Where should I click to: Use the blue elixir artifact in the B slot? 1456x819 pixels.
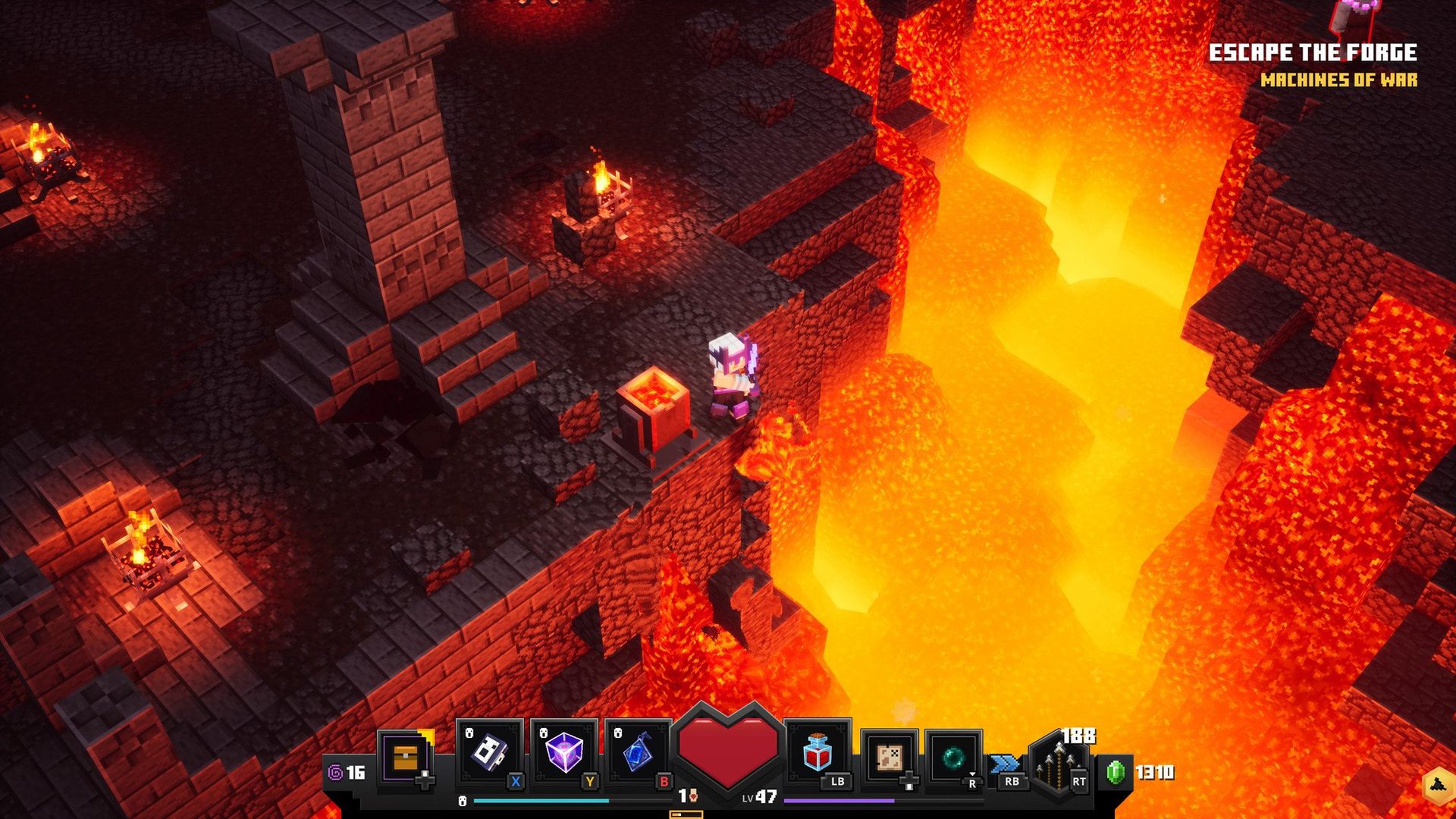[x=638, y=751]
